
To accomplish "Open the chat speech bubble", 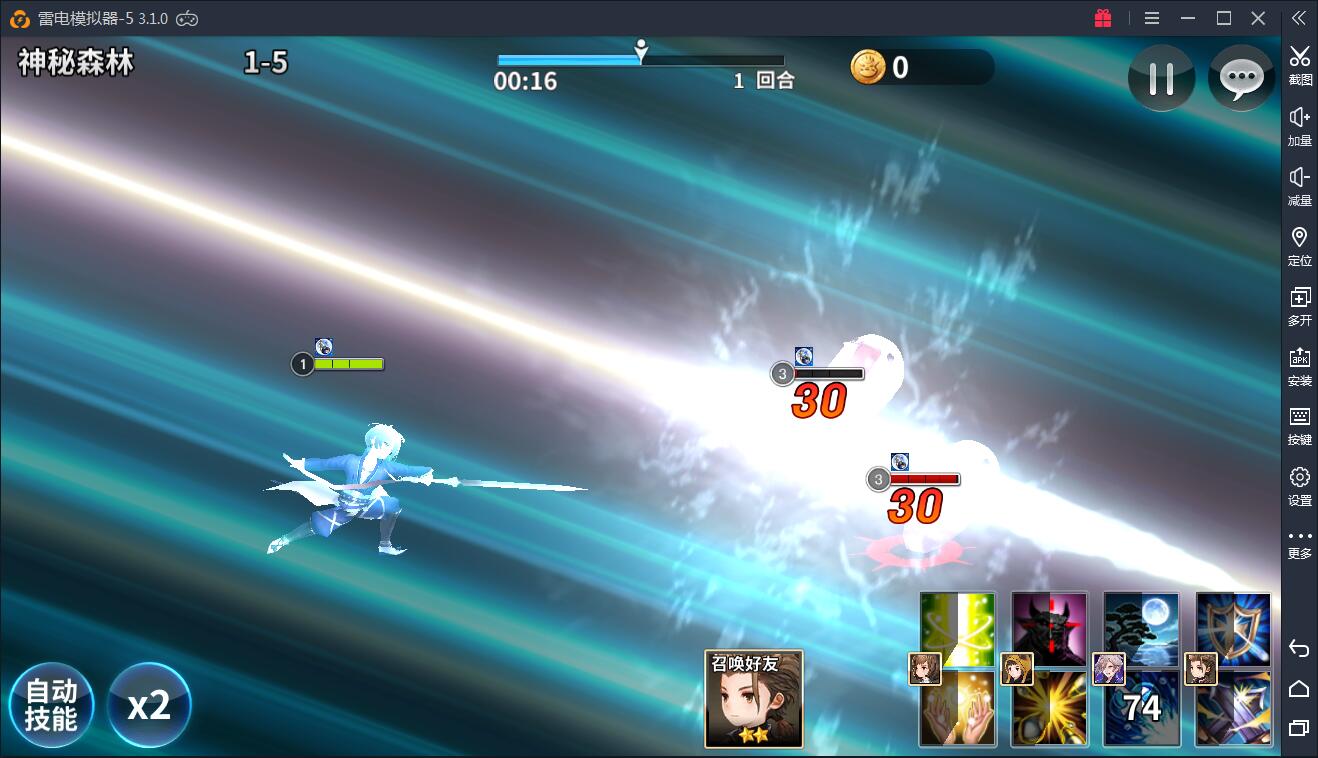I will 1241,78.
